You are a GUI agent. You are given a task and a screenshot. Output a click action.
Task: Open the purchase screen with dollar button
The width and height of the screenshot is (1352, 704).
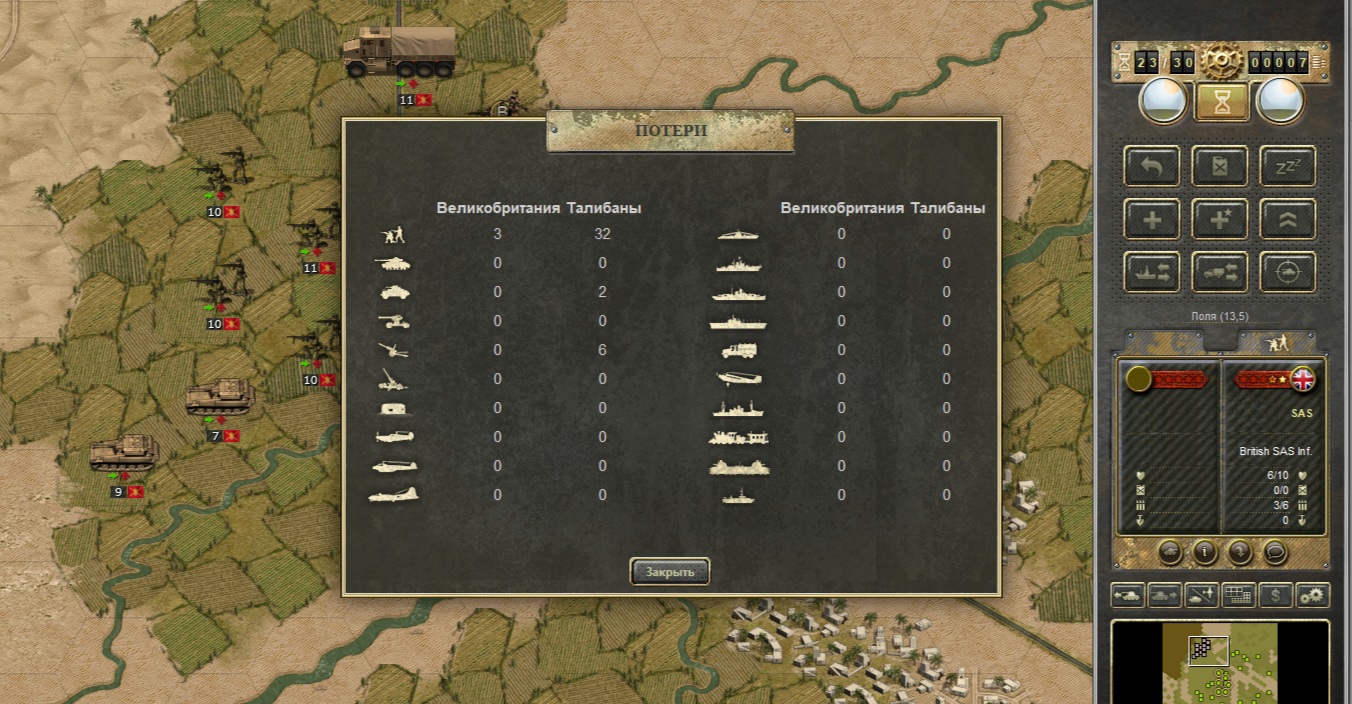(x=1275, y=596)
